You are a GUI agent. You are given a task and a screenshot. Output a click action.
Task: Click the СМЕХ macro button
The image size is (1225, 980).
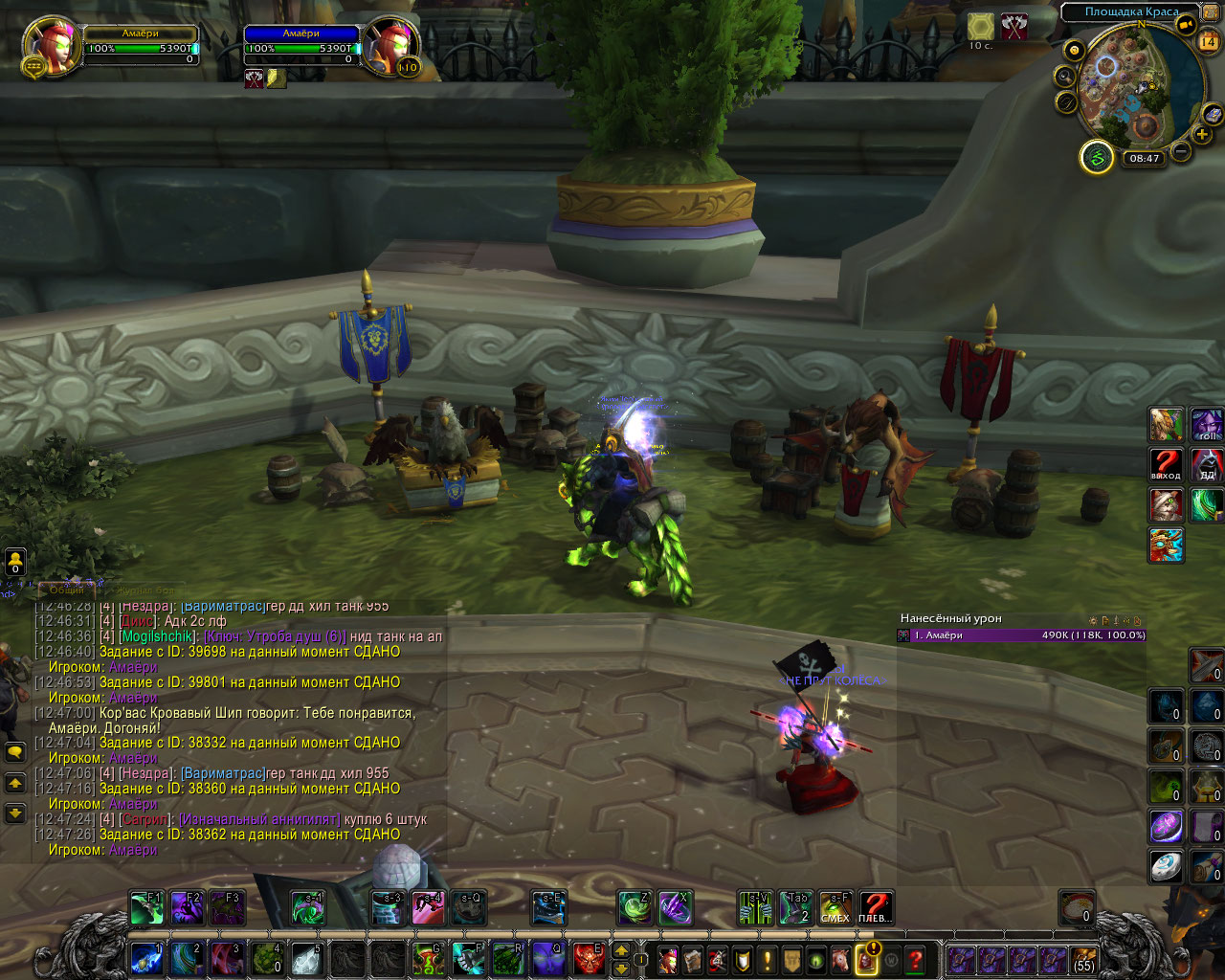tap(835, 907)
